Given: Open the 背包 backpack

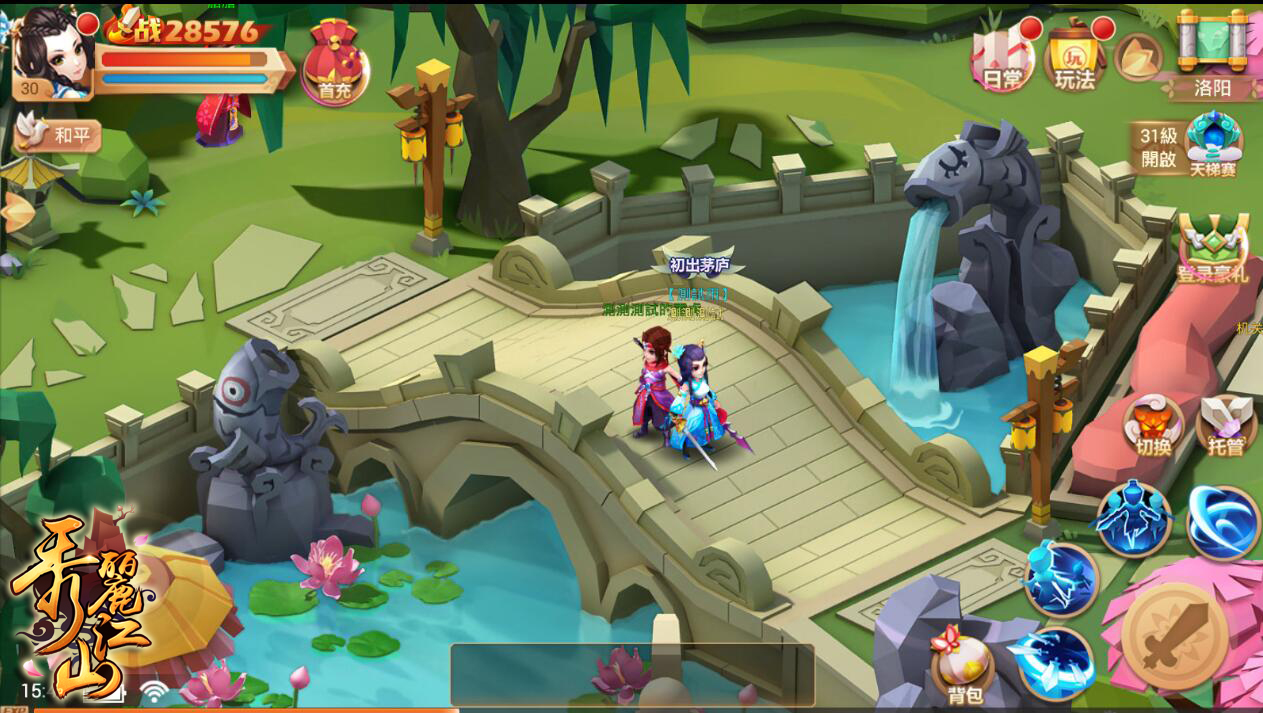Looking at the screenshot, I should (x=962, y=668).
